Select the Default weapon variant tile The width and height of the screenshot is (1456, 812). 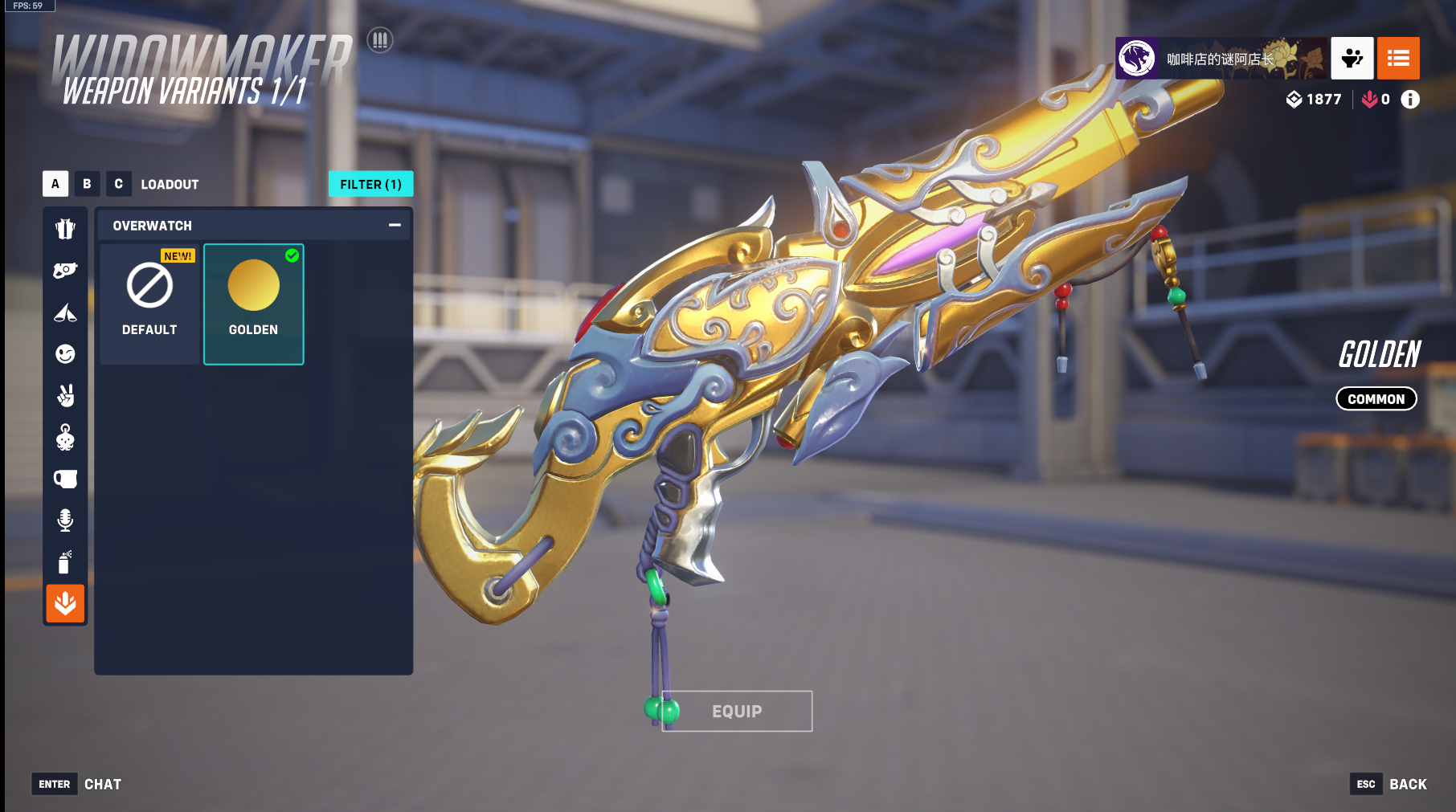(149, 304)
